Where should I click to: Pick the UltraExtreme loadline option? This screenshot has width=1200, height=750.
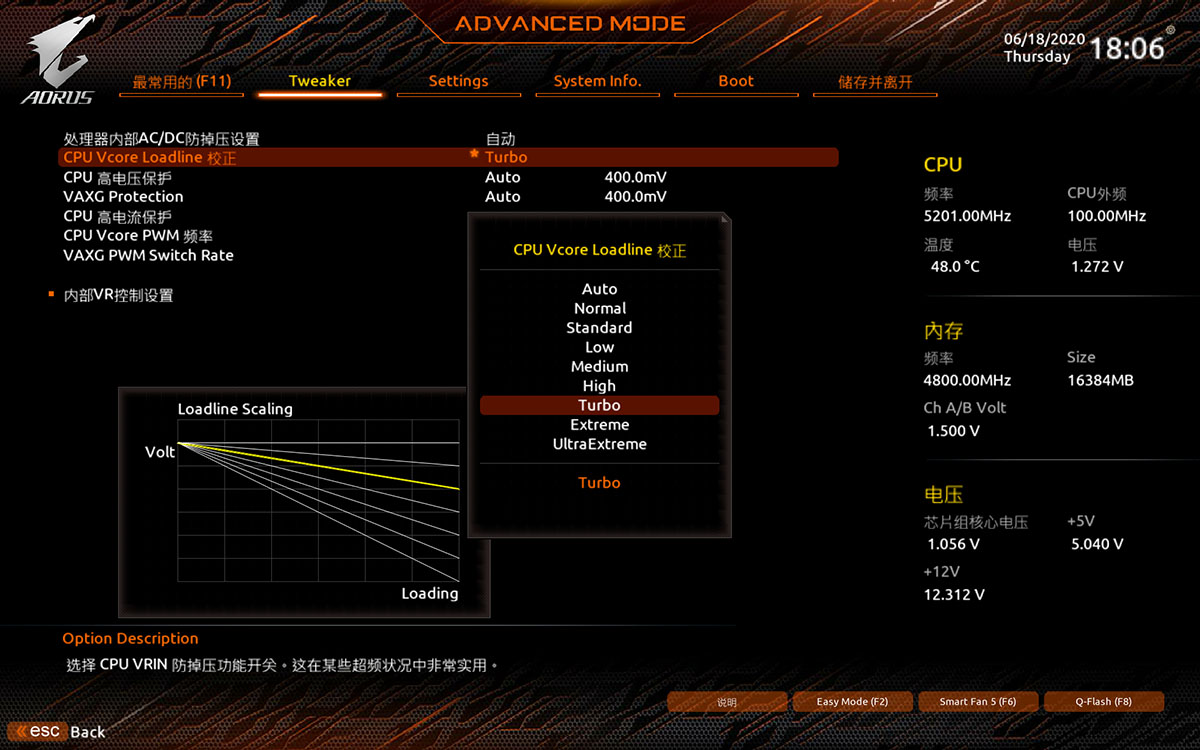(599, 444)
